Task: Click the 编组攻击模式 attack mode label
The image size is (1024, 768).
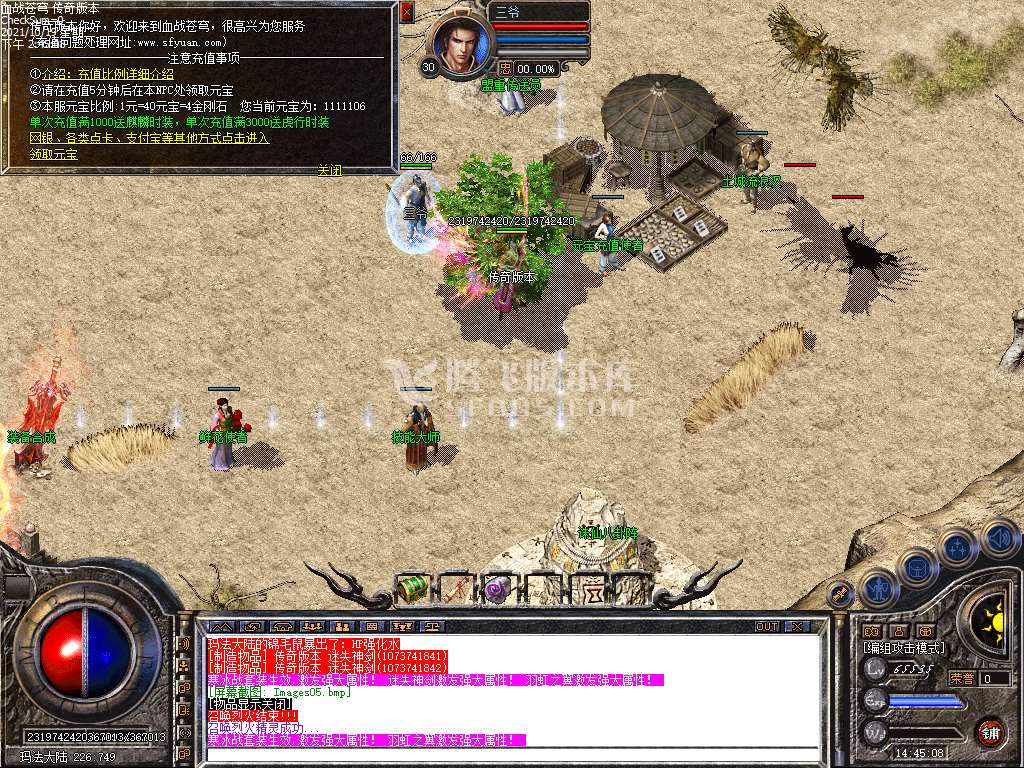Action: pos(903,648)
